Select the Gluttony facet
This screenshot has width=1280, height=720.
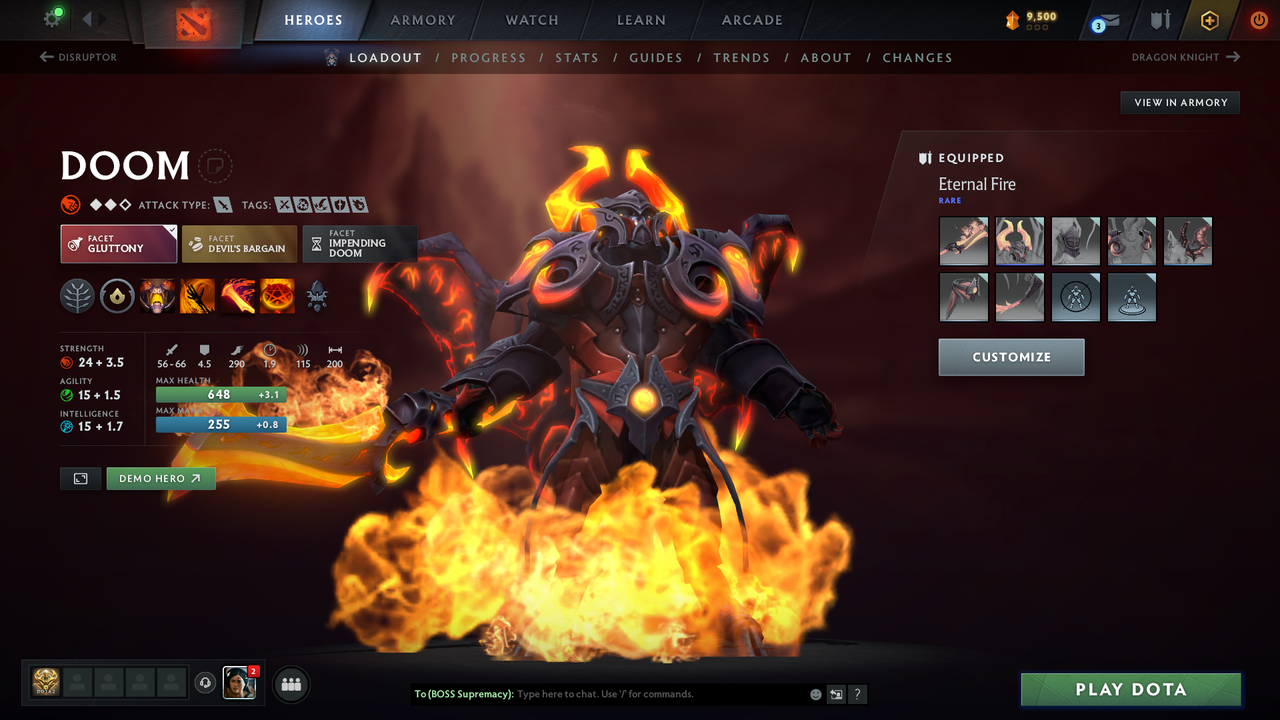tap(118, 243)
